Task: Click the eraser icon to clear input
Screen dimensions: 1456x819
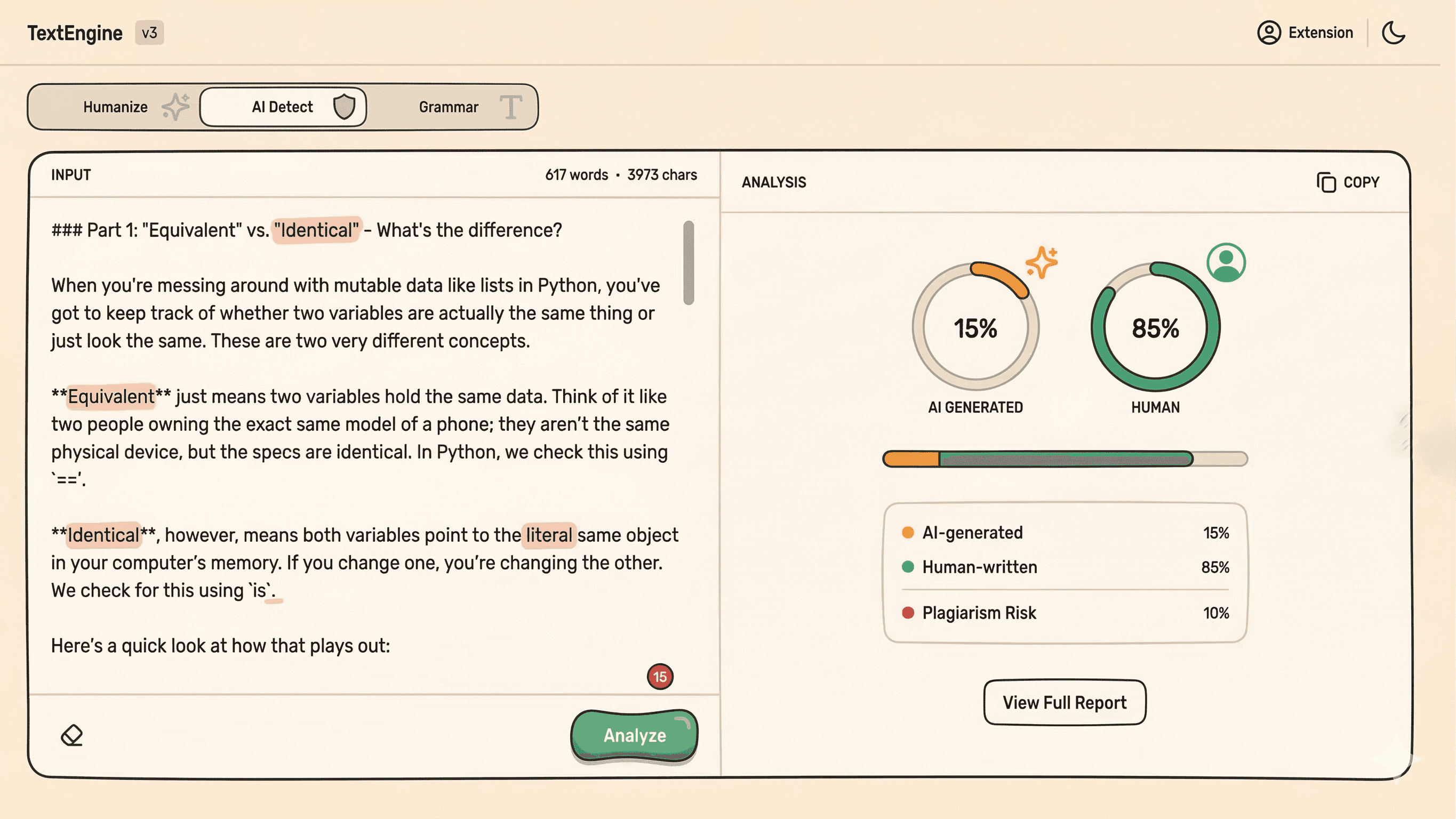Action: [x=72, y=735]
